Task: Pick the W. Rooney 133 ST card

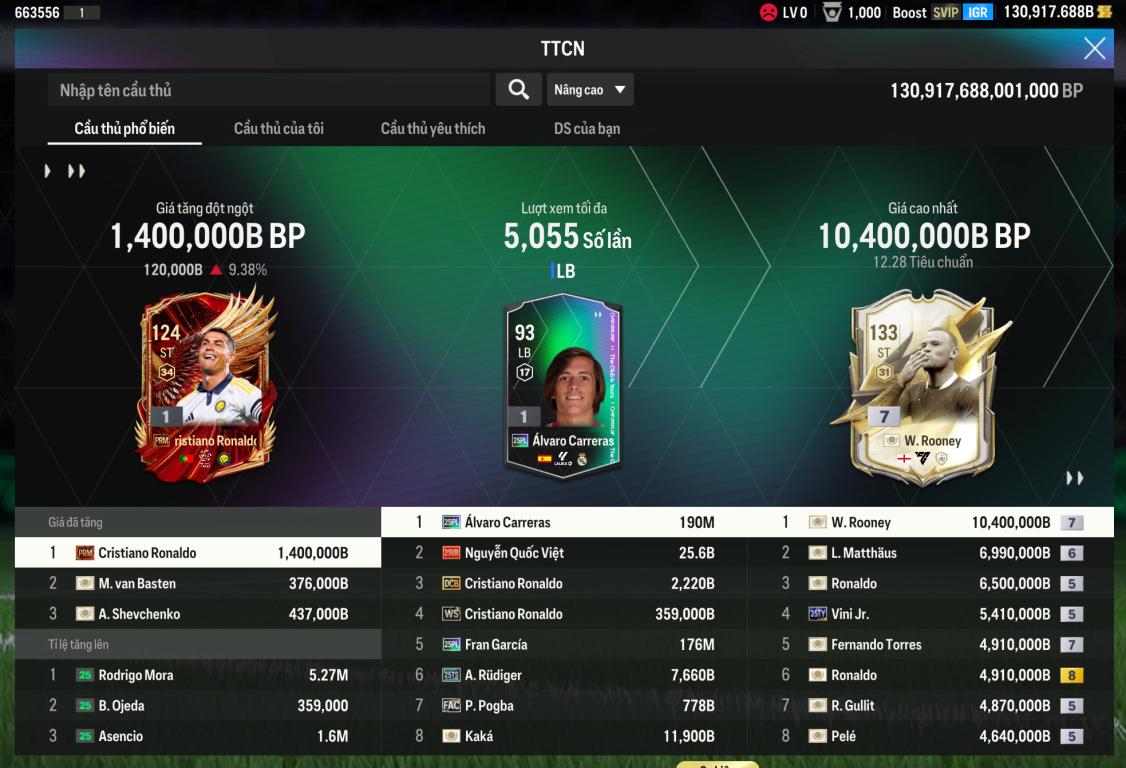Action: (x=918, y=385)
